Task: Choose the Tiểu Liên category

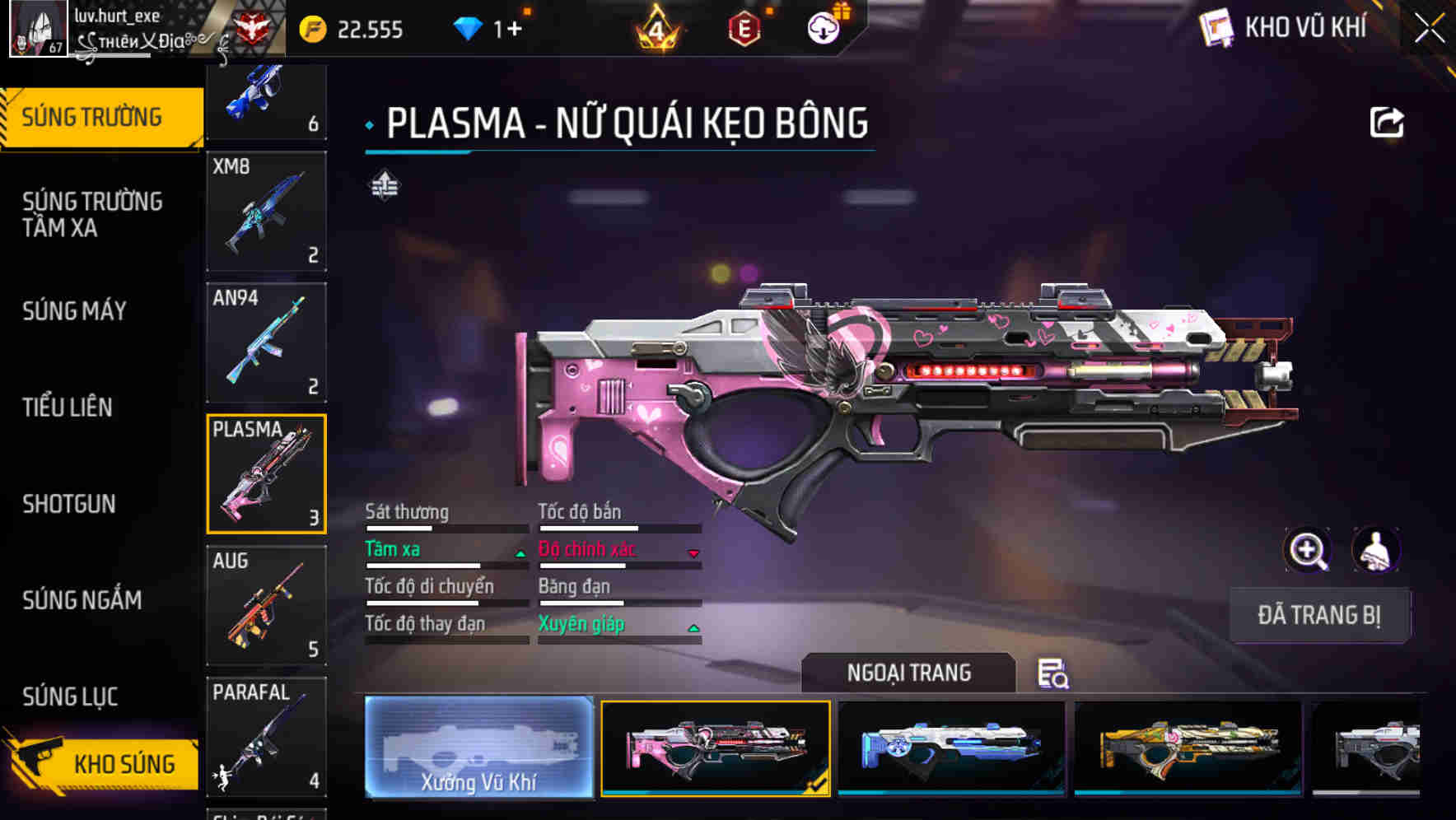Action: coord(68,408)
